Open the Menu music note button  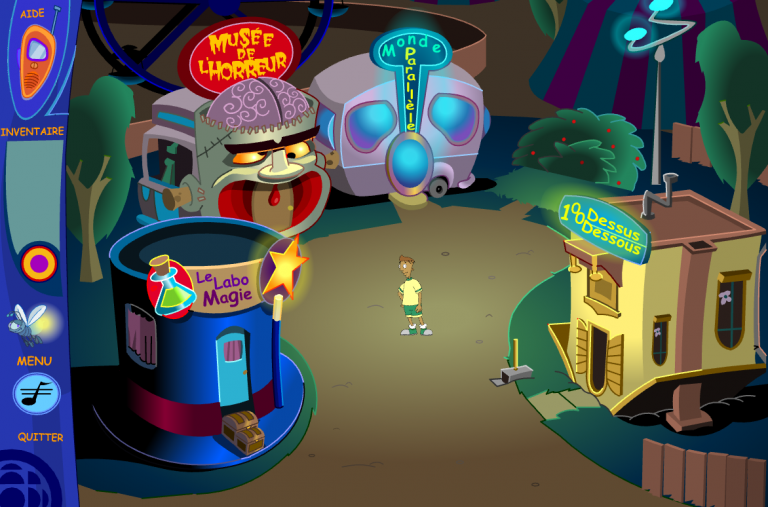[x=37, y=394]
